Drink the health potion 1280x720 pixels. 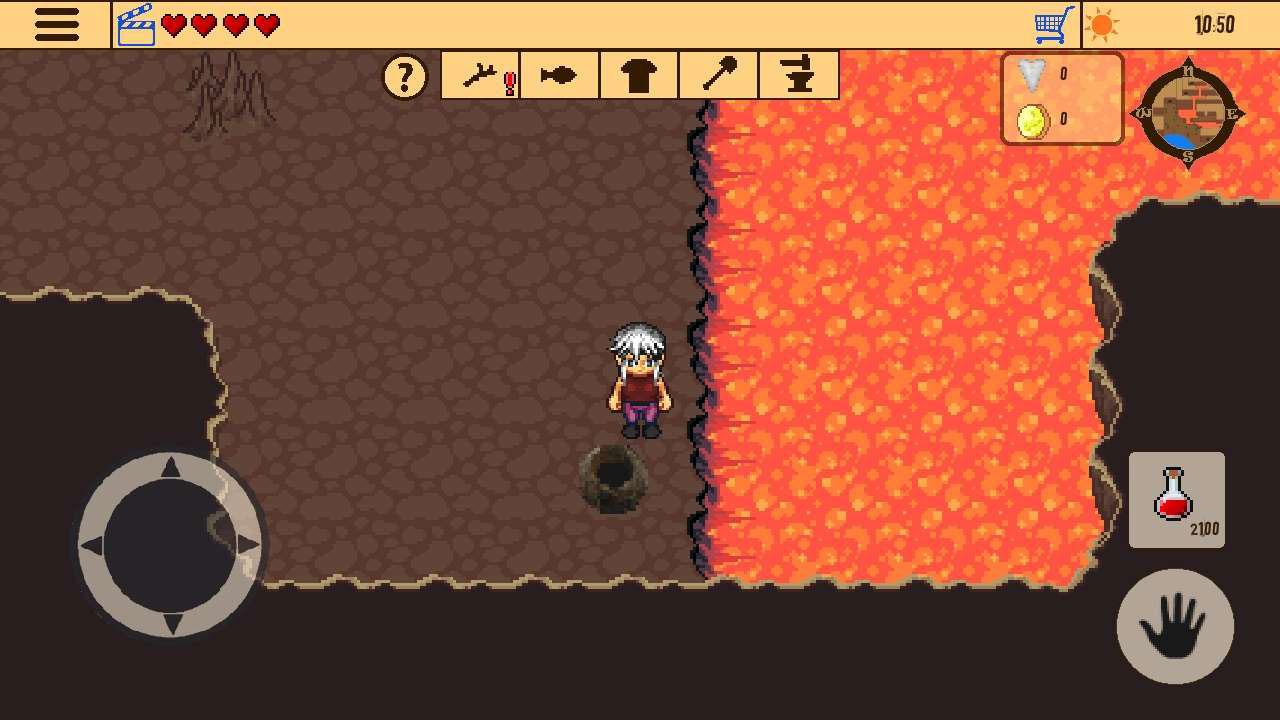[1176, 498]
